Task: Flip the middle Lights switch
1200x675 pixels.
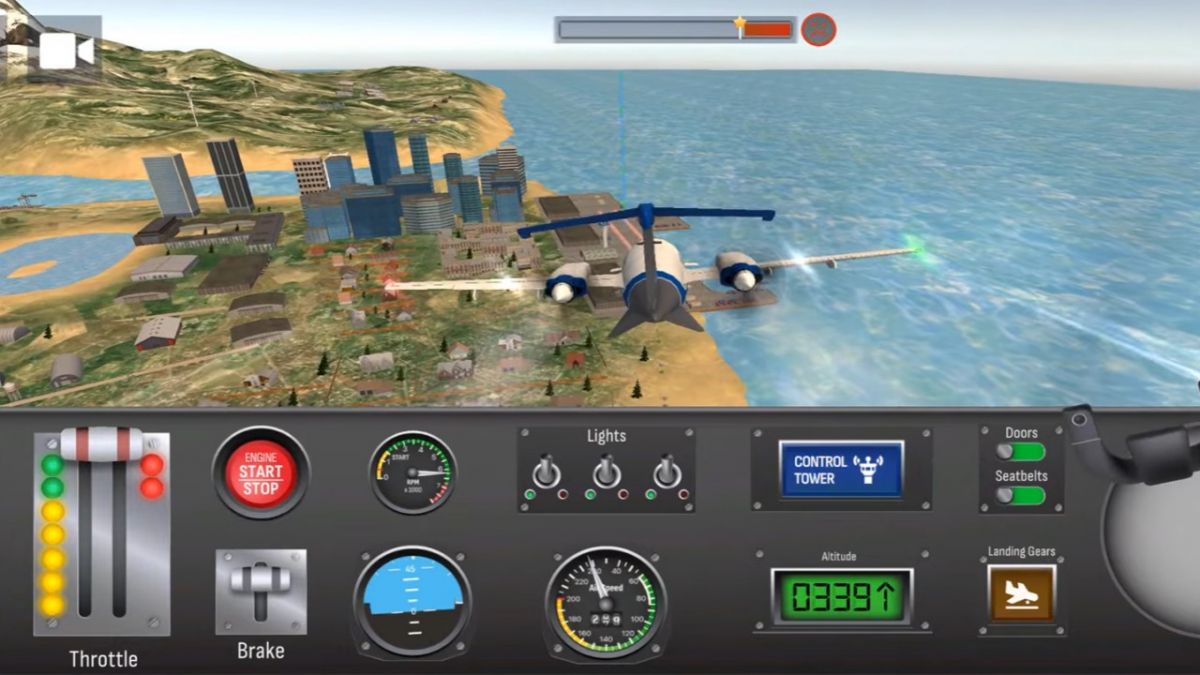Action: click(x=606, y=471)
